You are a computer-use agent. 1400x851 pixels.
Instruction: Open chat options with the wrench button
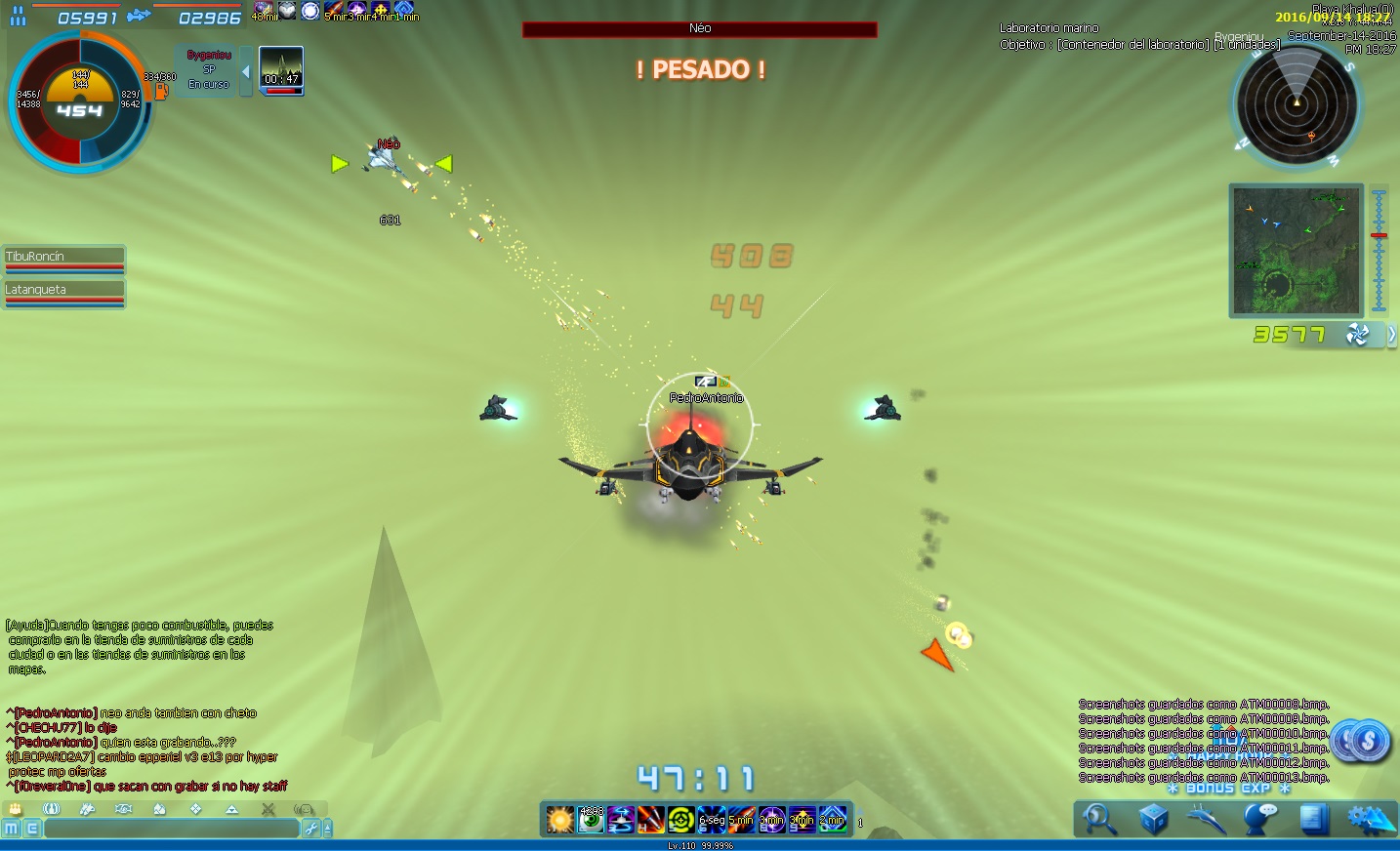311,829
